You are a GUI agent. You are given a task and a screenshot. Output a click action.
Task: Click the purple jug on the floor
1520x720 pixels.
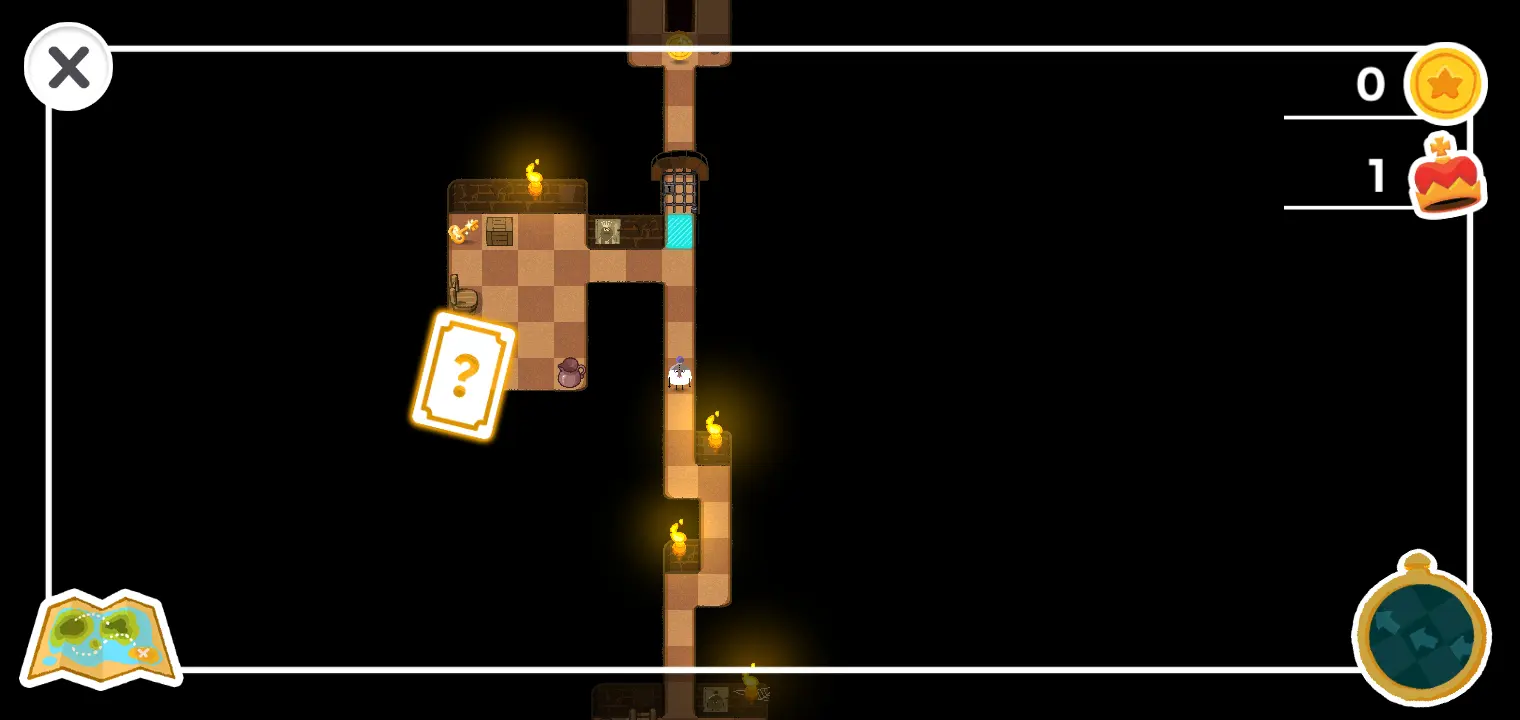[570, 373]
